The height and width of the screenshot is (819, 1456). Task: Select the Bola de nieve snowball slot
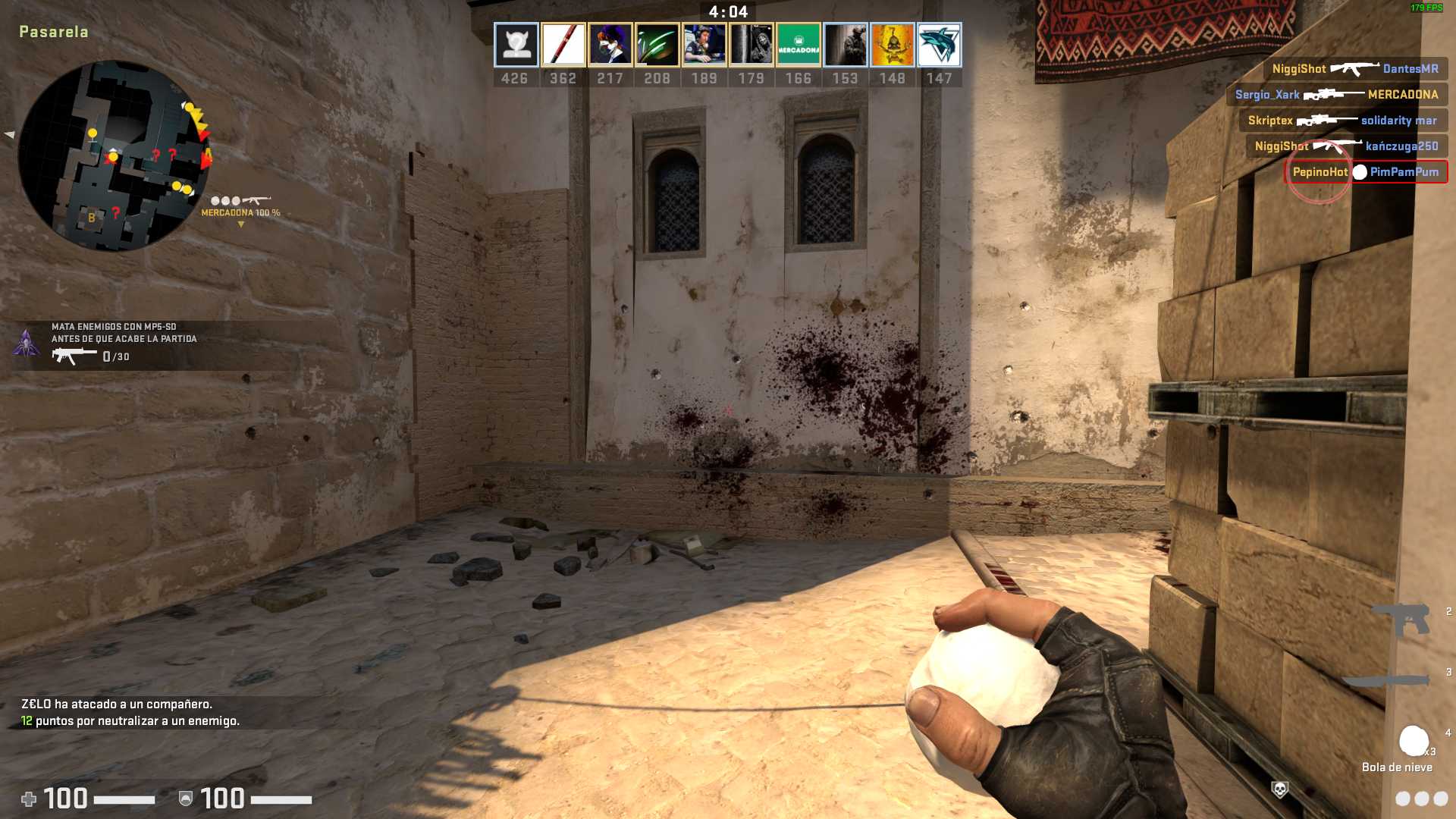pos(1414,742)
